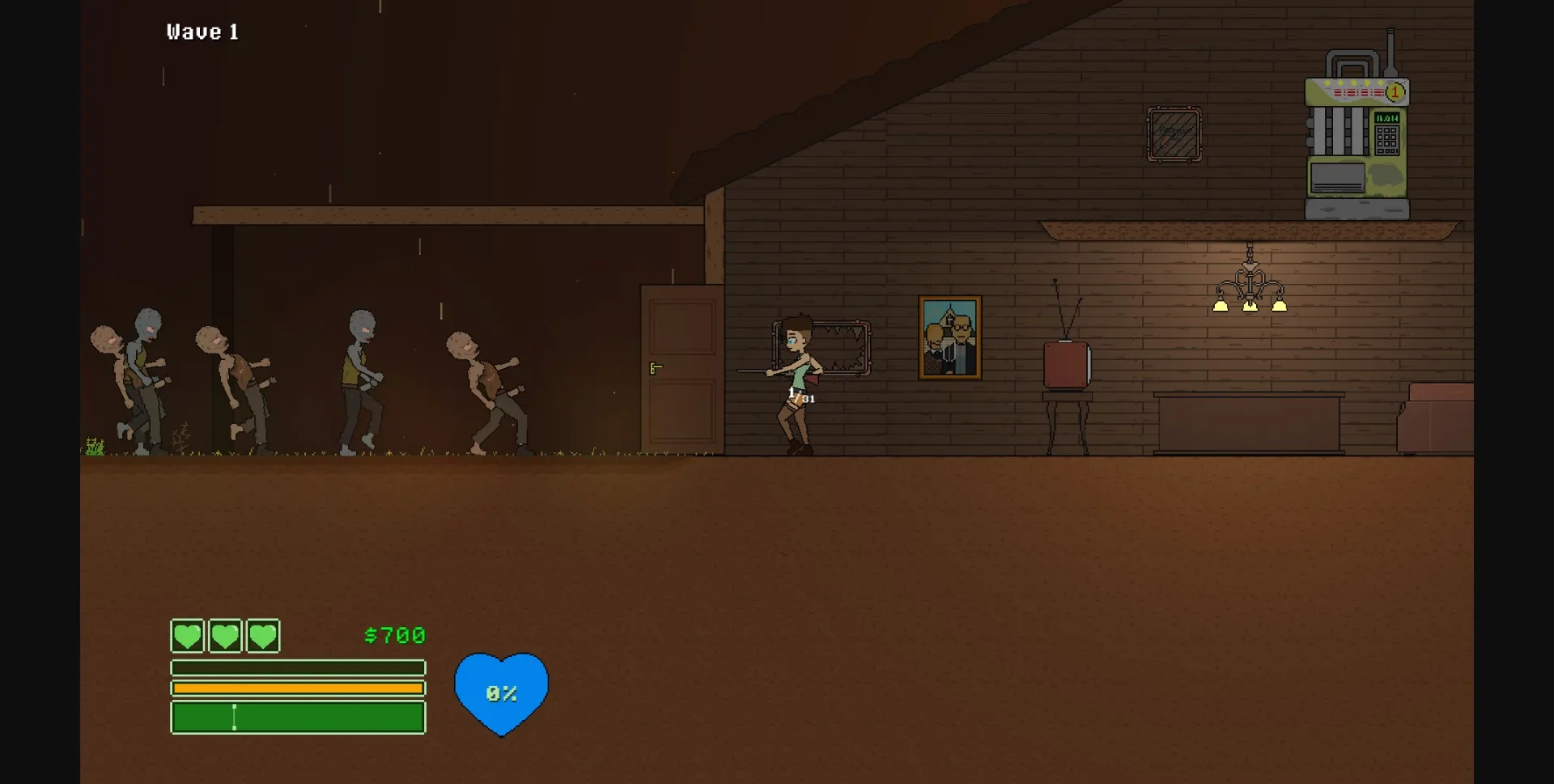
Task: Select the framed family portrait painting
Action: pyautogui.click(x=949, y=338)
